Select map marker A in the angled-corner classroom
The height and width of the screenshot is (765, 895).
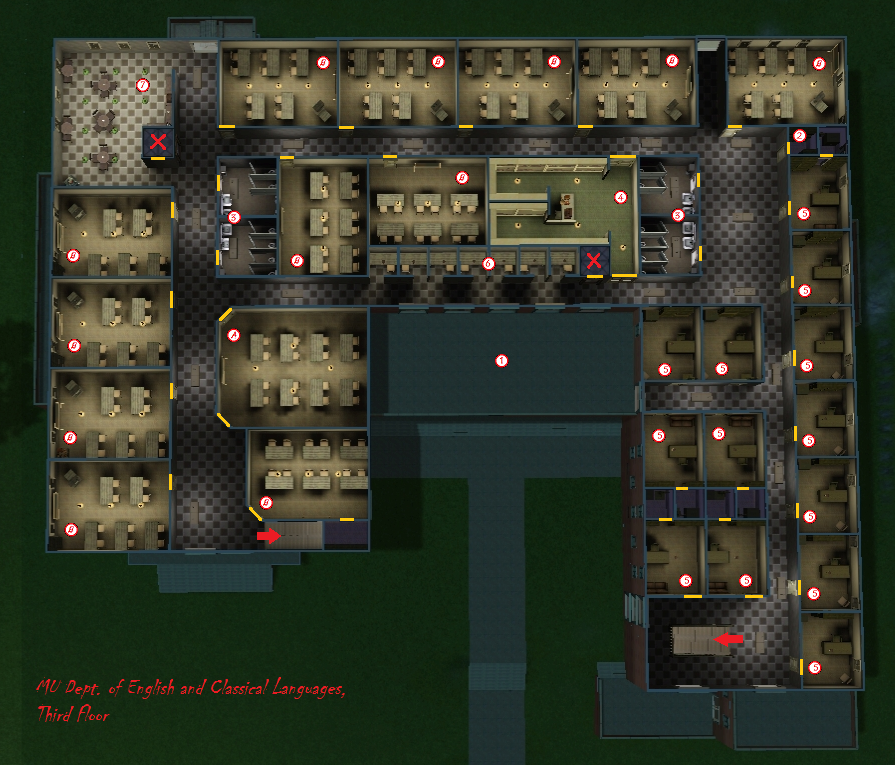(235, 334)
